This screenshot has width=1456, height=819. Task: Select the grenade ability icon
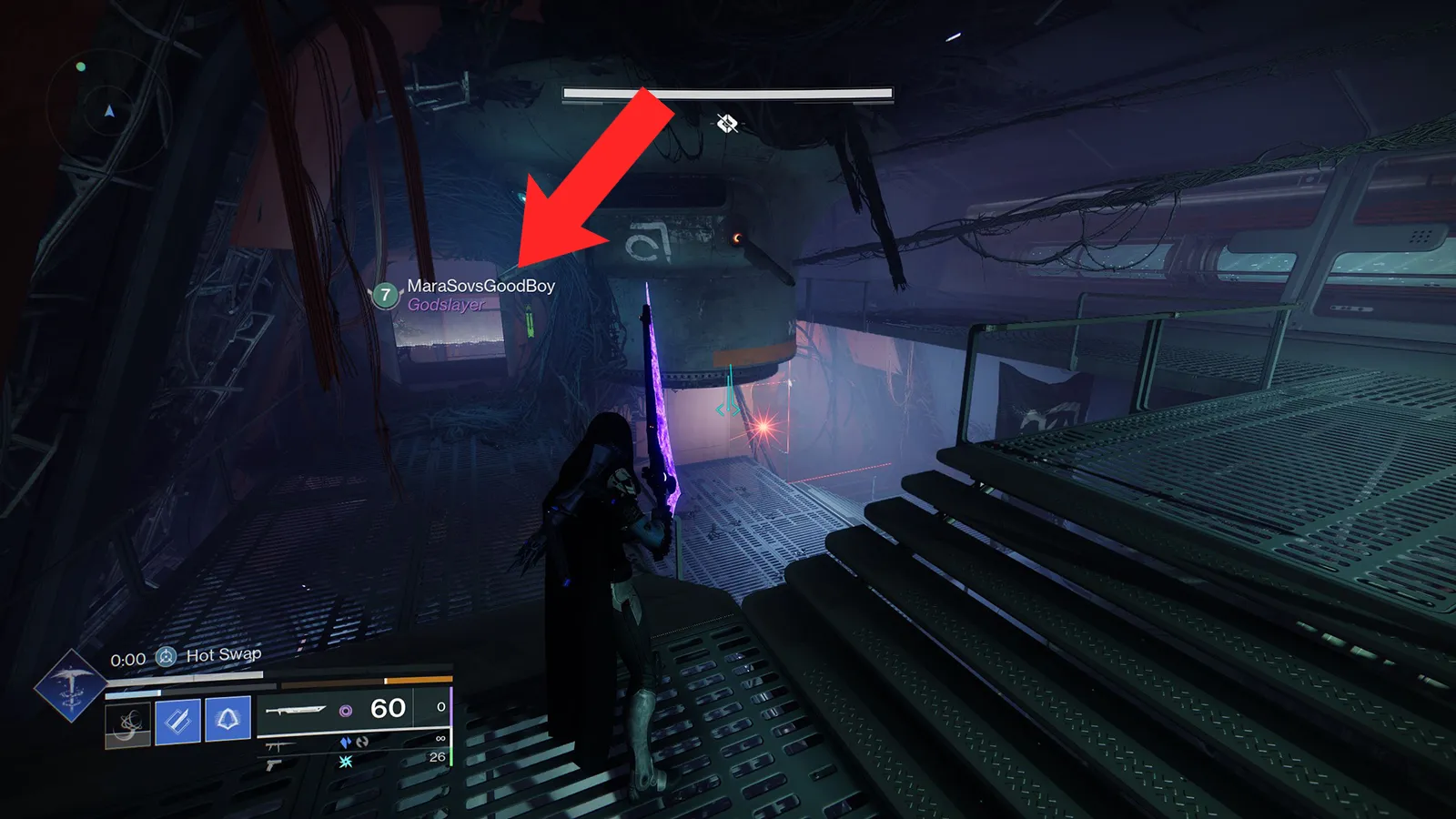click(128, 723)
